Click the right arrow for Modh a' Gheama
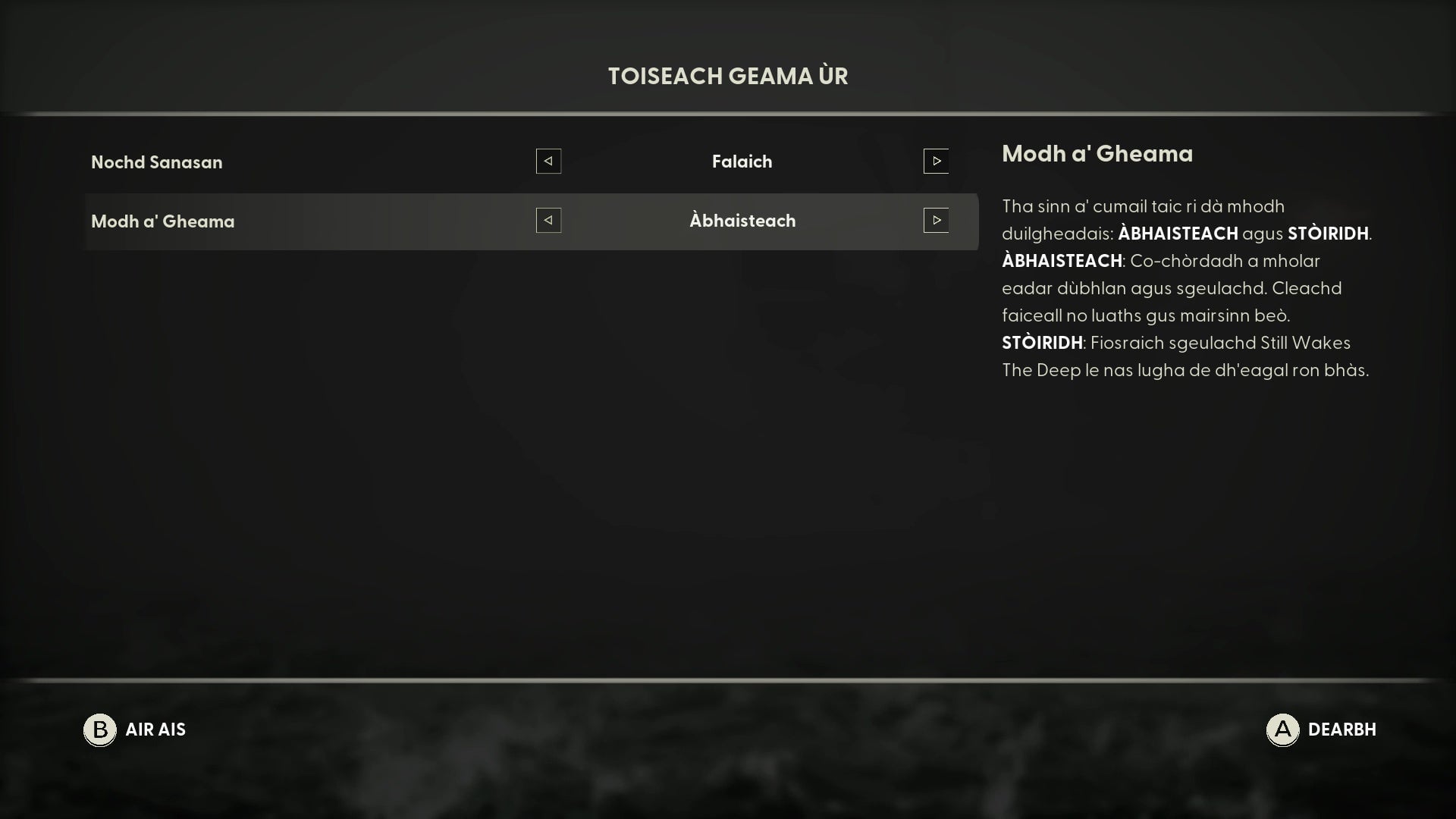1456x819 pixels. (937, 221)
